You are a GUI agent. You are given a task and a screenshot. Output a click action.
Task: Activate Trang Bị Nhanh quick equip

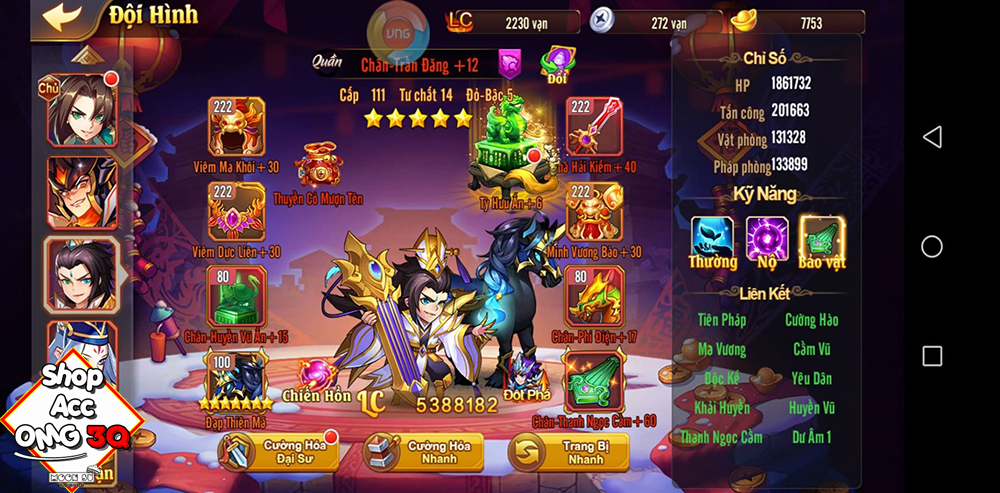(x=569, y=452)
